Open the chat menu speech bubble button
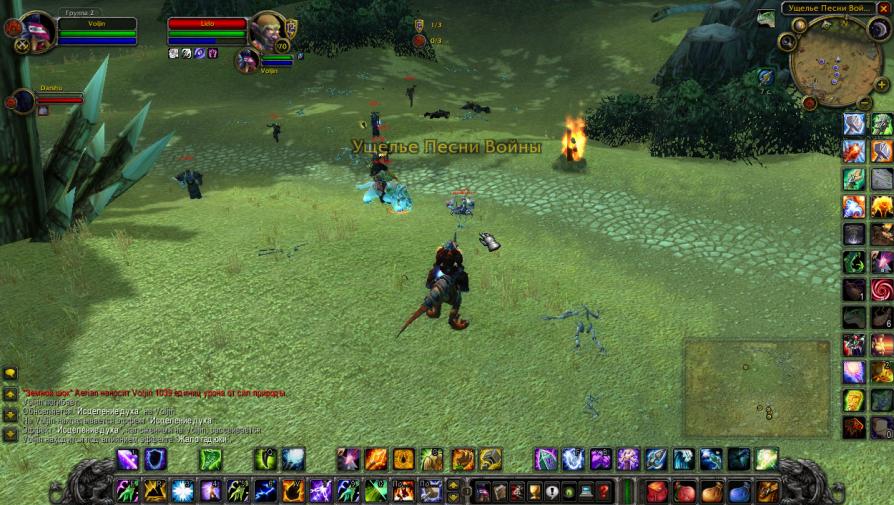This screenshot has width=894, height=505. (x=10, y=373)
